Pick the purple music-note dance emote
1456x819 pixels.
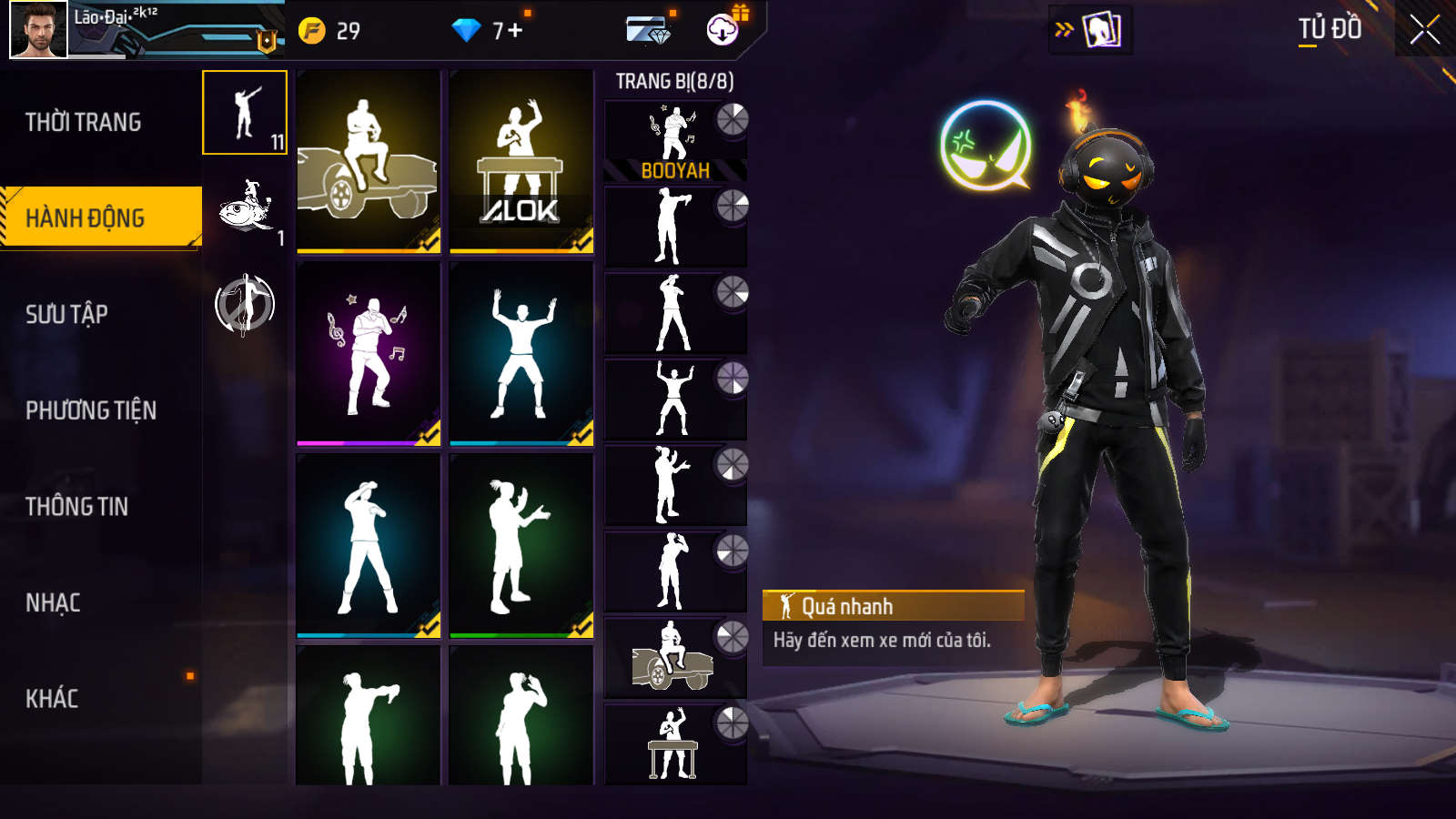[x=369, y=353]
